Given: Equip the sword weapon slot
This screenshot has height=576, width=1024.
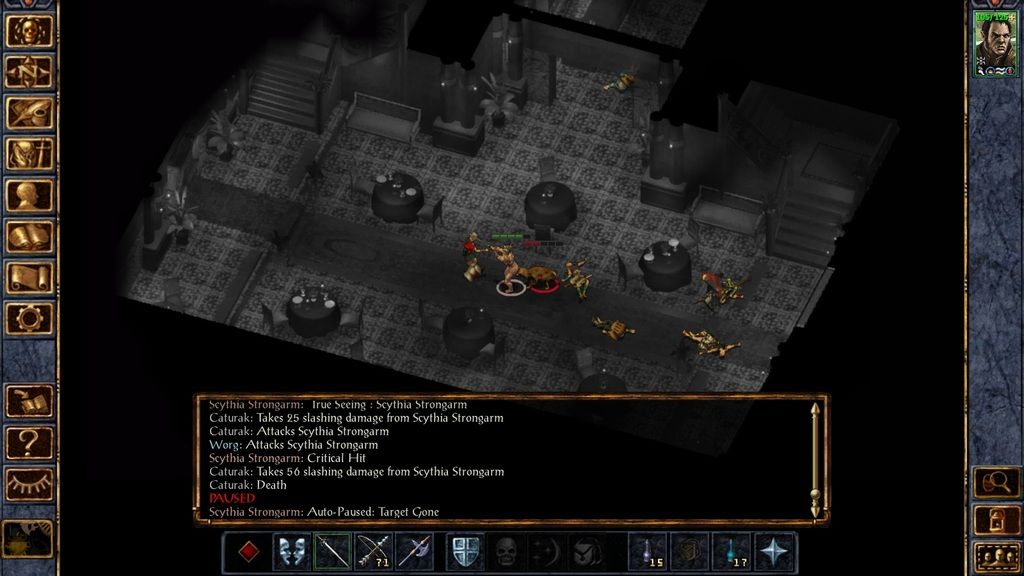Looking at the screenshot, I should click(332, 551).
